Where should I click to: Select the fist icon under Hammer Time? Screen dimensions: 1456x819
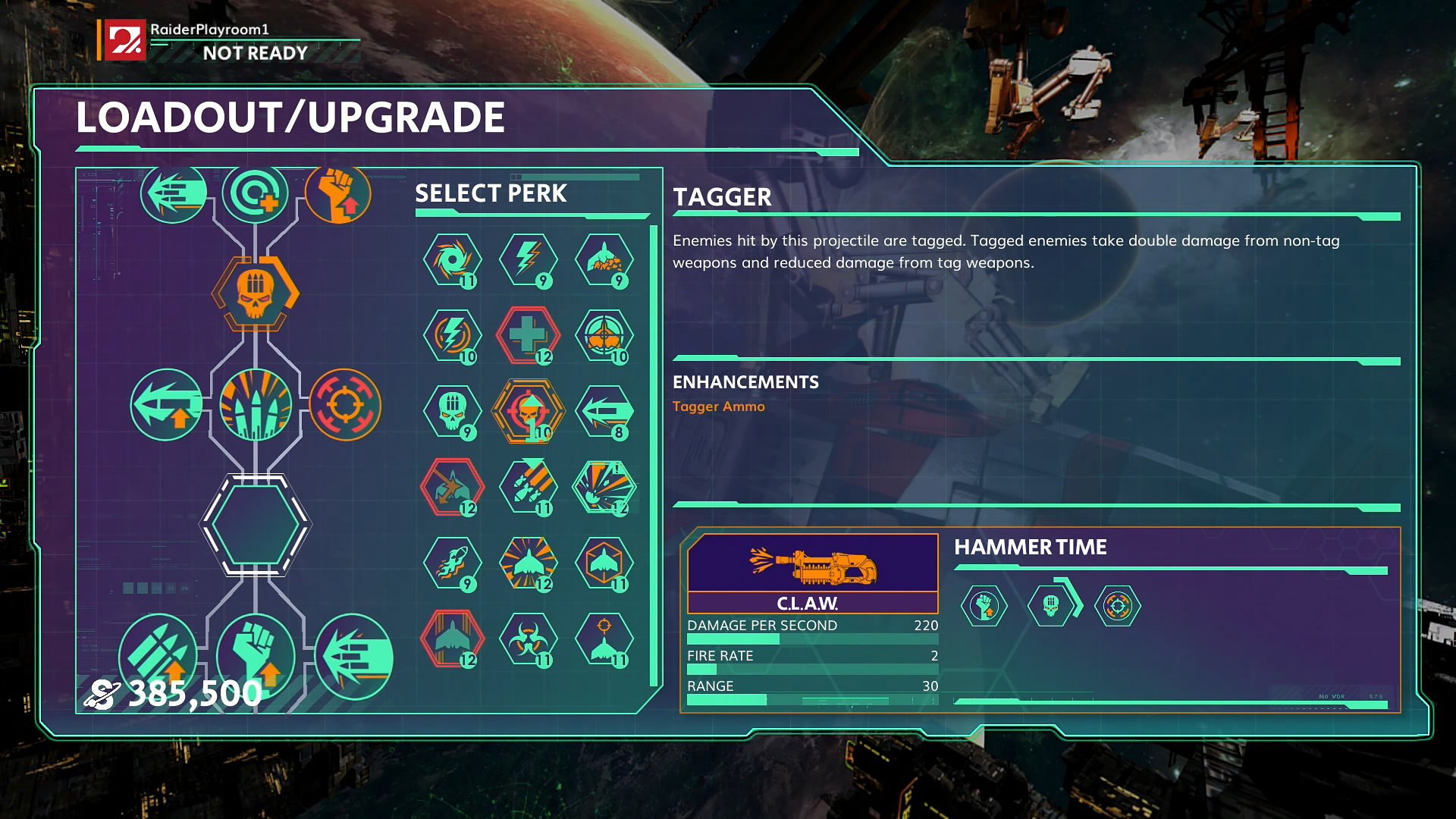[984, 606]
